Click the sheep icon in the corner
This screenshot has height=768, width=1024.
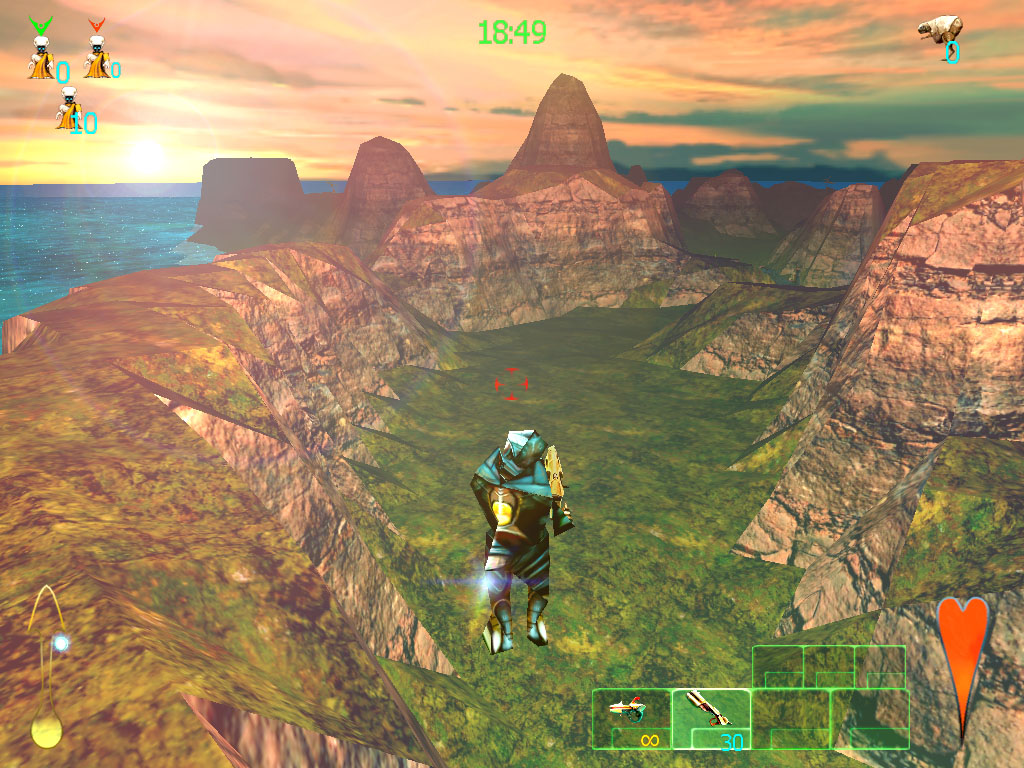click(940, 28)
